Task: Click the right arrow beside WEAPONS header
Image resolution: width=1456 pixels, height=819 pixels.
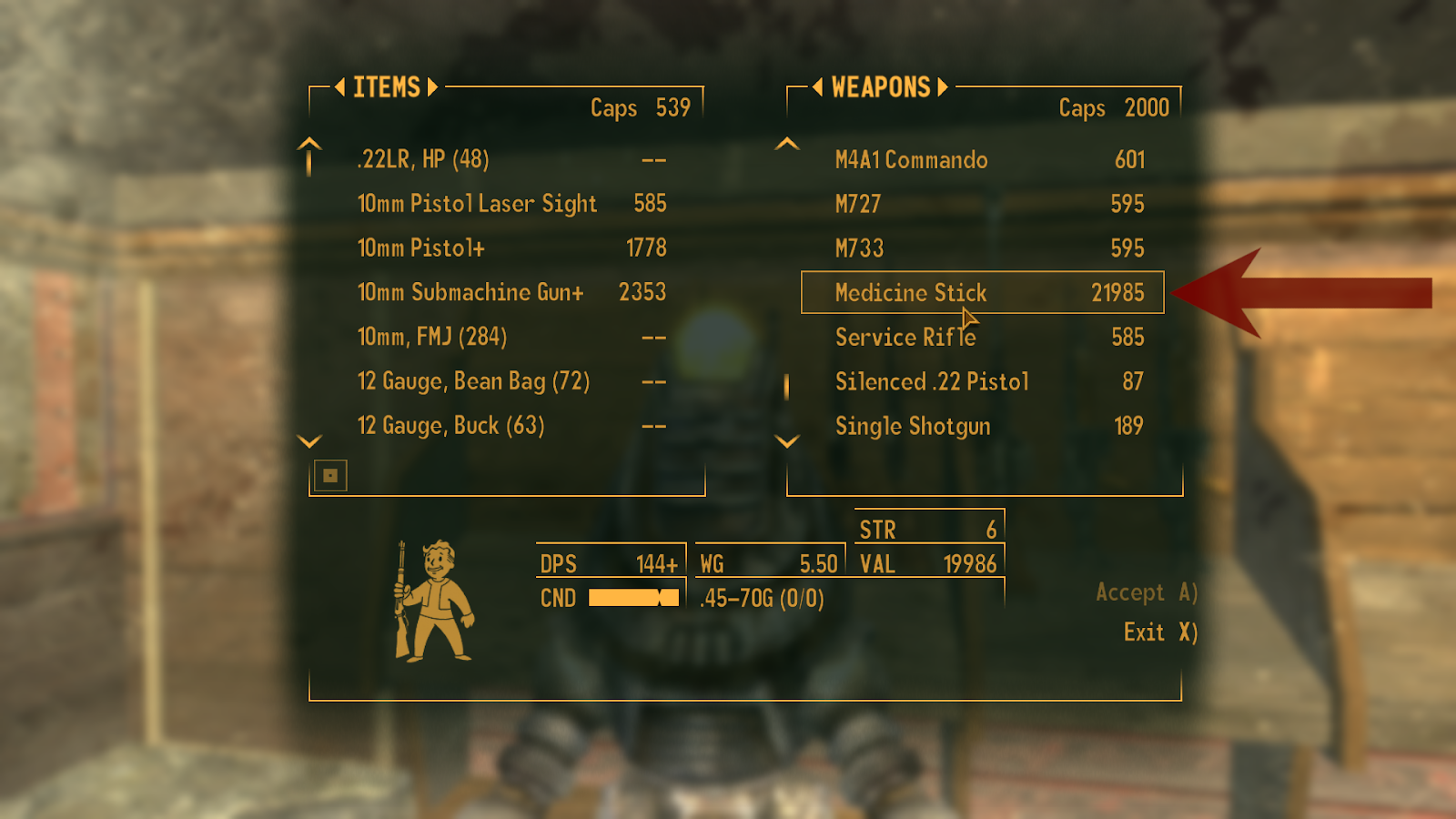Action: point(942,87)
